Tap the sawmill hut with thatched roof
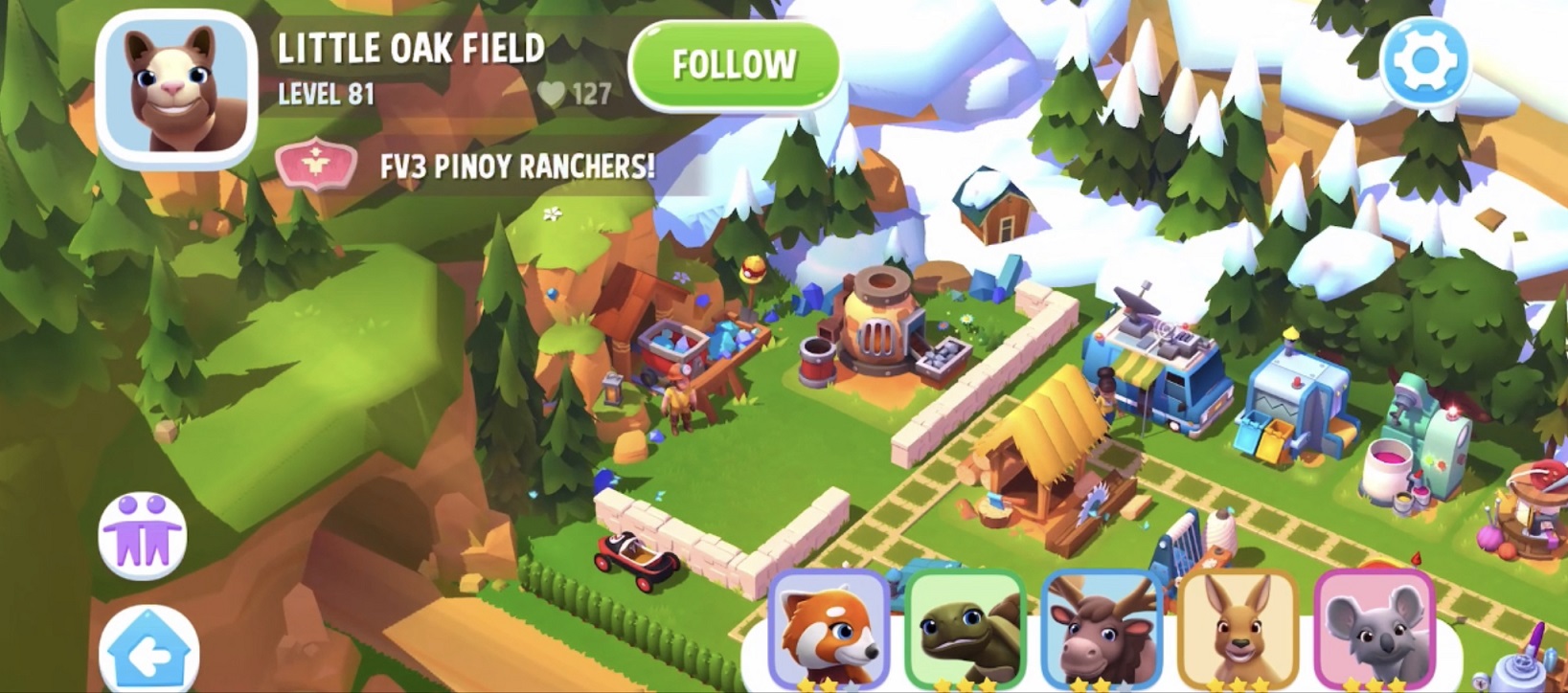The height and width of the screenshot is (693, 1568). point(1039,459)
